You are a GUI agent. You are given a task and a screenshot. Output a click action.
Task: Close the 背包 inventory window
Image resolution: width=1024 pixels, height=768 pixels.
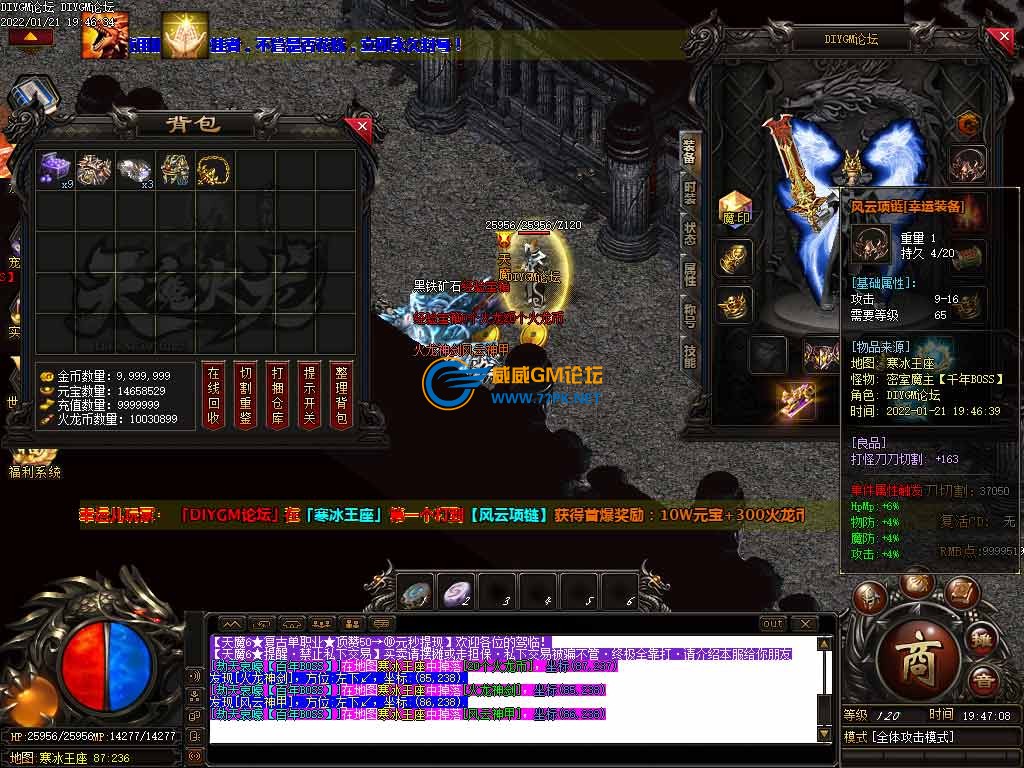362,127
